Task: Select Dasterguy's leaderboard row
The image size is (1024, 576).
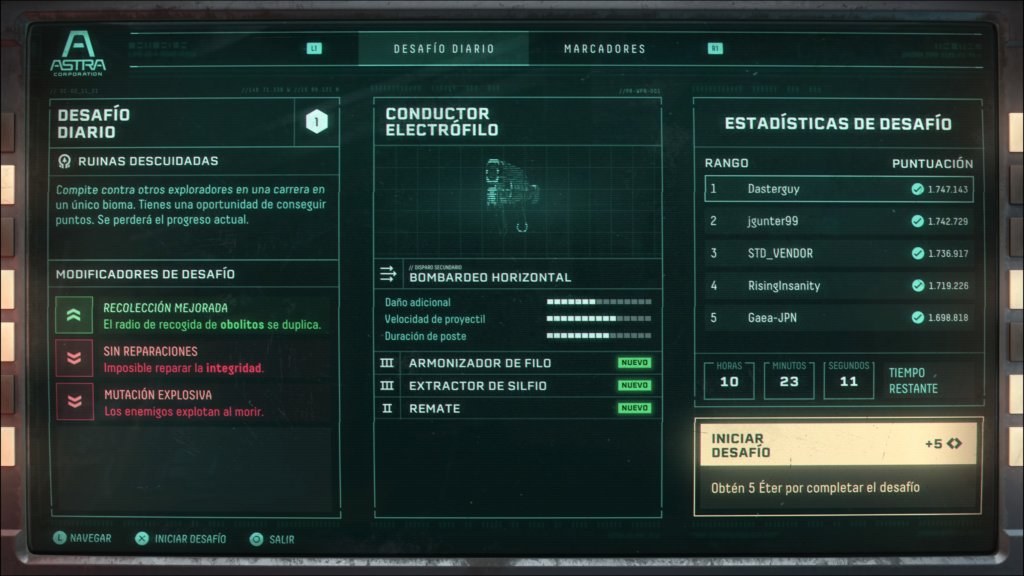Action: click(838, 188)
